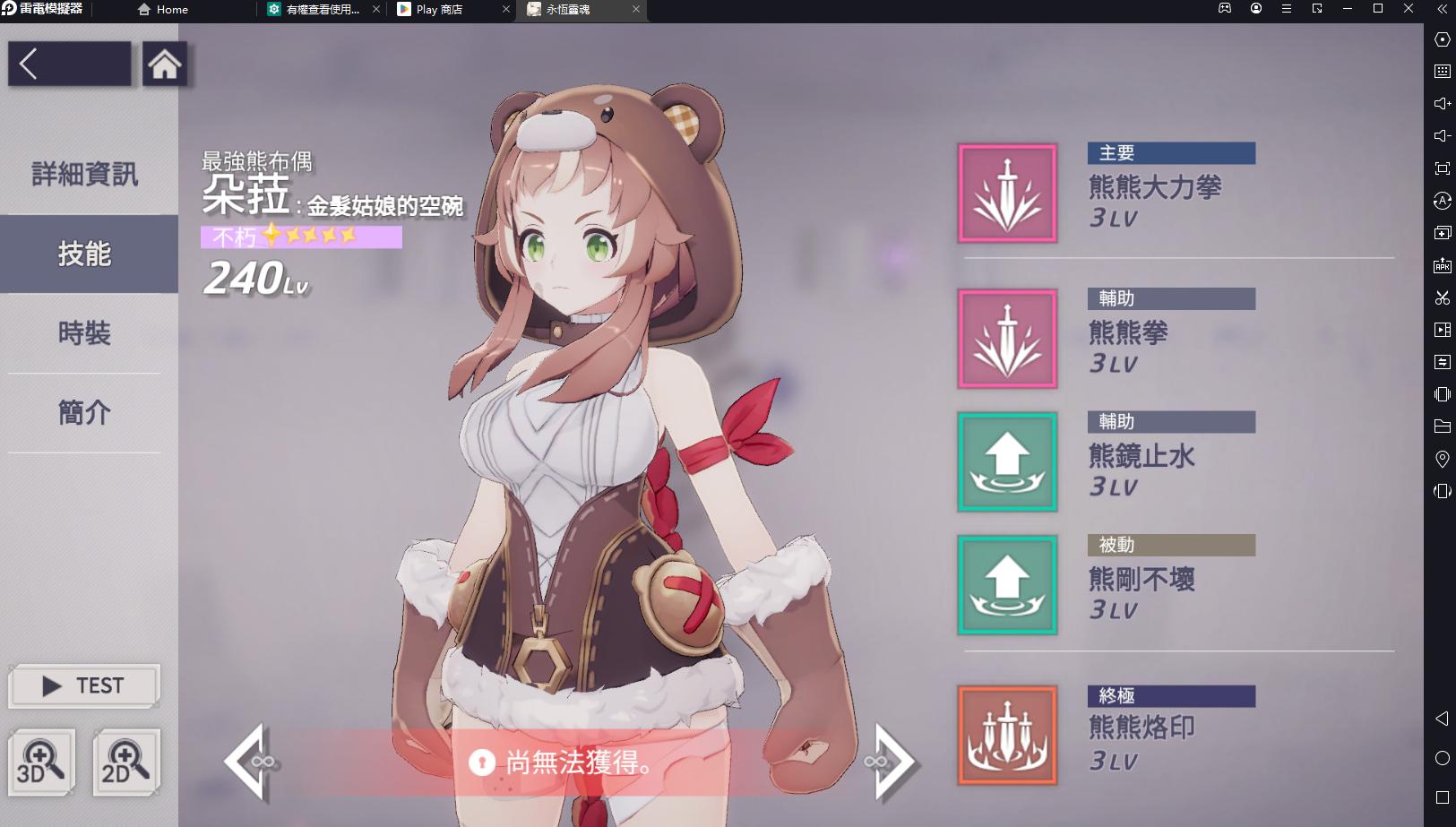
Task: Install an APK from the emulator sidebar
Action: [x=1443, y=265]
